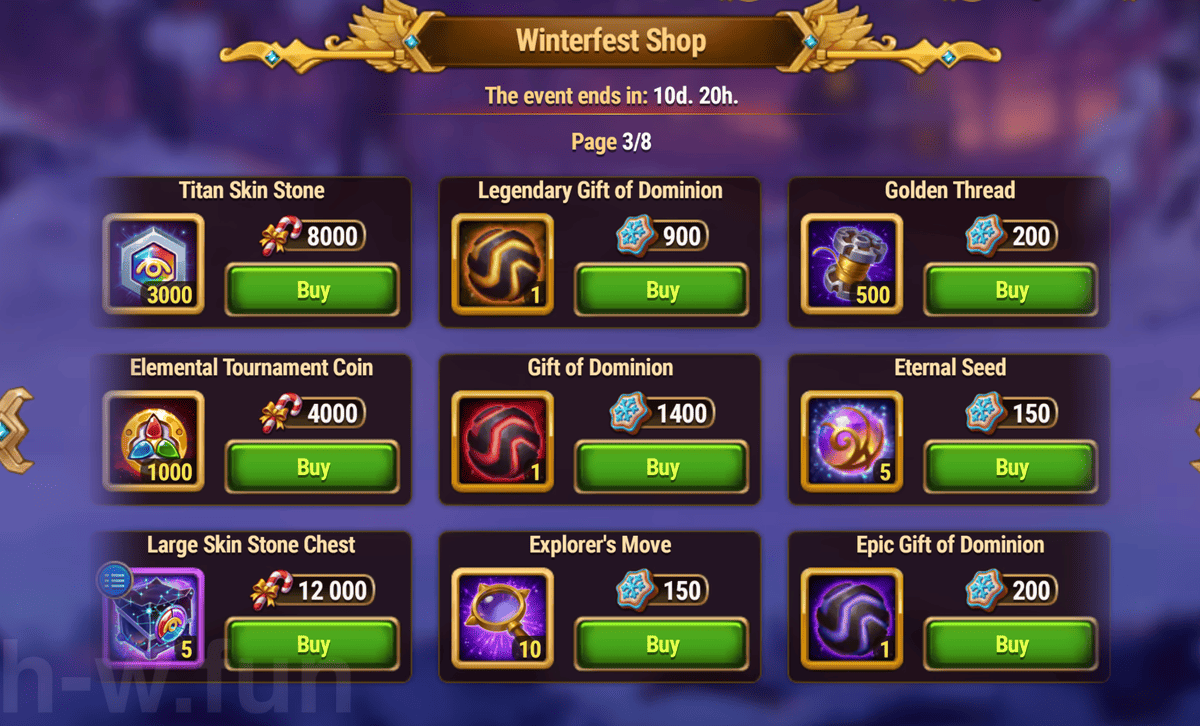Buy the Eternal Seed
Screen dimensions: 1200x726
point(1011,468)
